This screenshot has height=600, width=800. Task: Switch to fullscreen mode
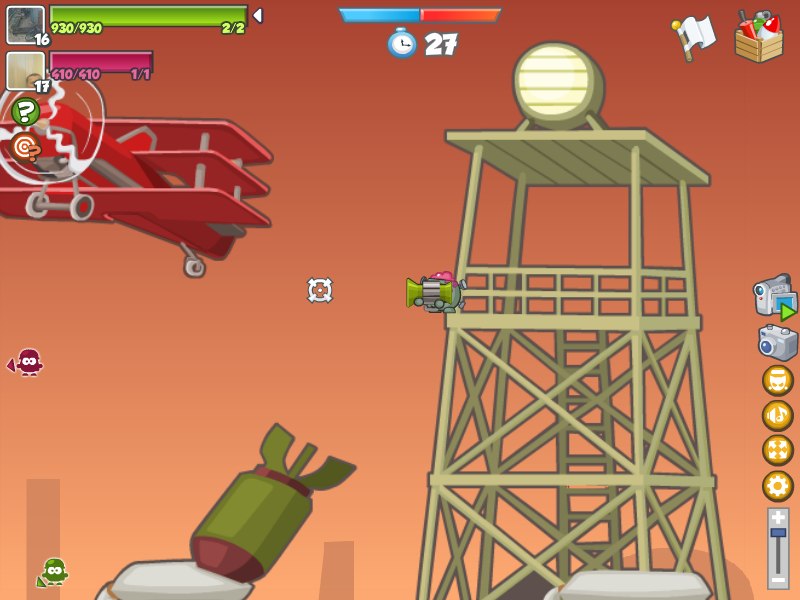pyautogui.click(x=778, y=451)
